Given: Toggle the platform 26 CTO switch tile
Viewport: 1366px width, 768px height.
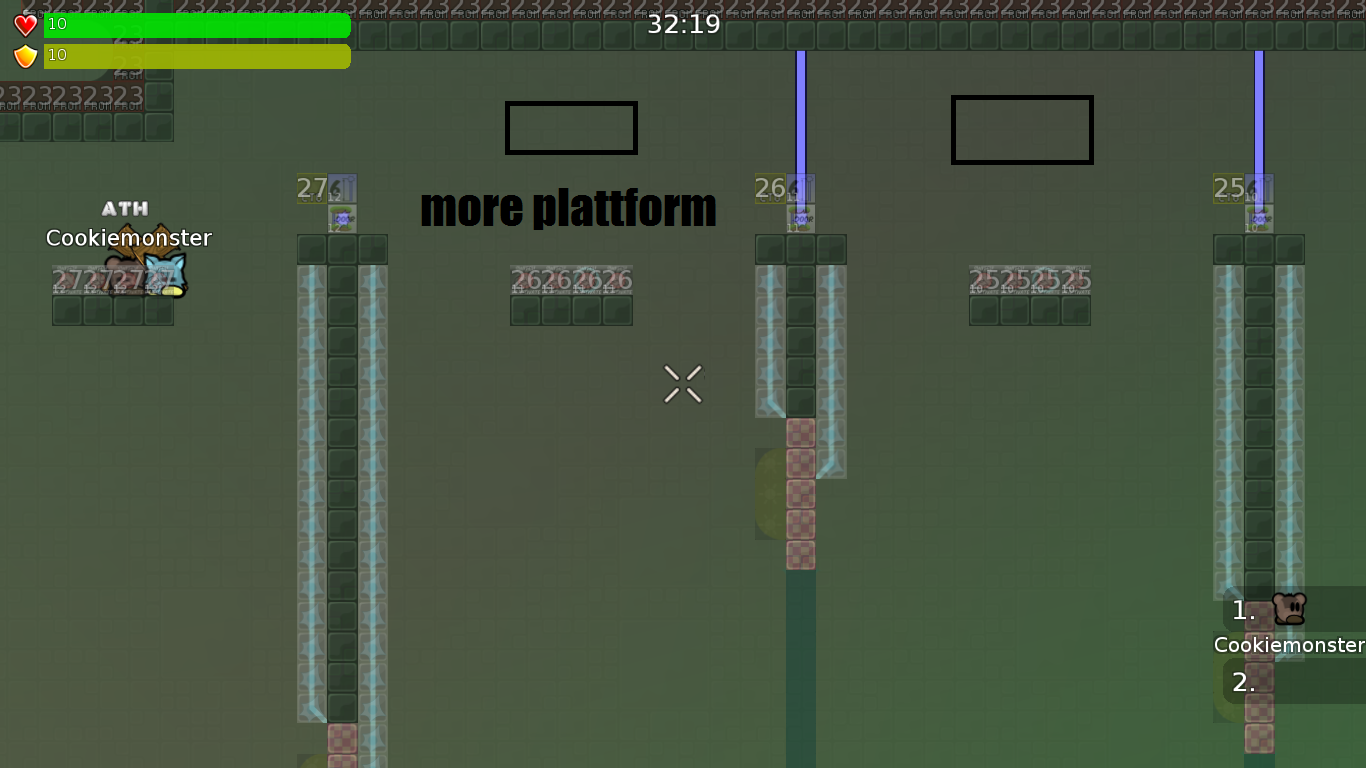Looking at the screenshot, I should tap(770, 188).
